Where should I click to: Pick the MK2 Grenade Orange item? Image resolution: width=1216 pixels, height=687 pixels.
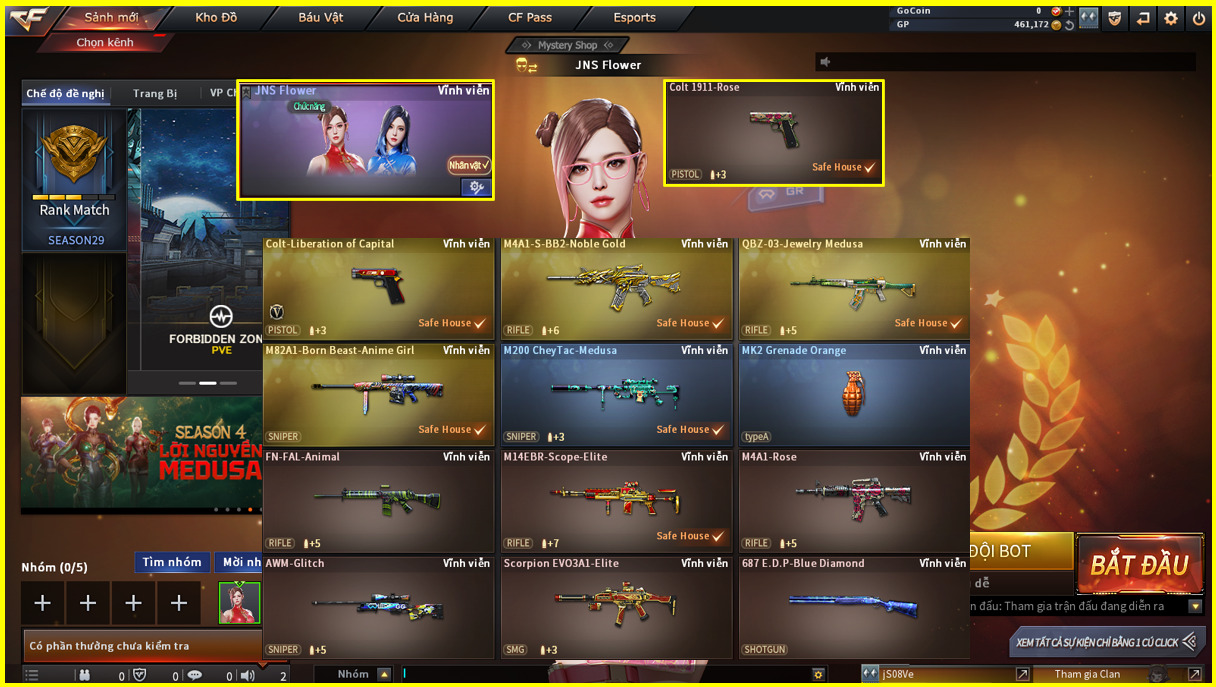[854, 394]
